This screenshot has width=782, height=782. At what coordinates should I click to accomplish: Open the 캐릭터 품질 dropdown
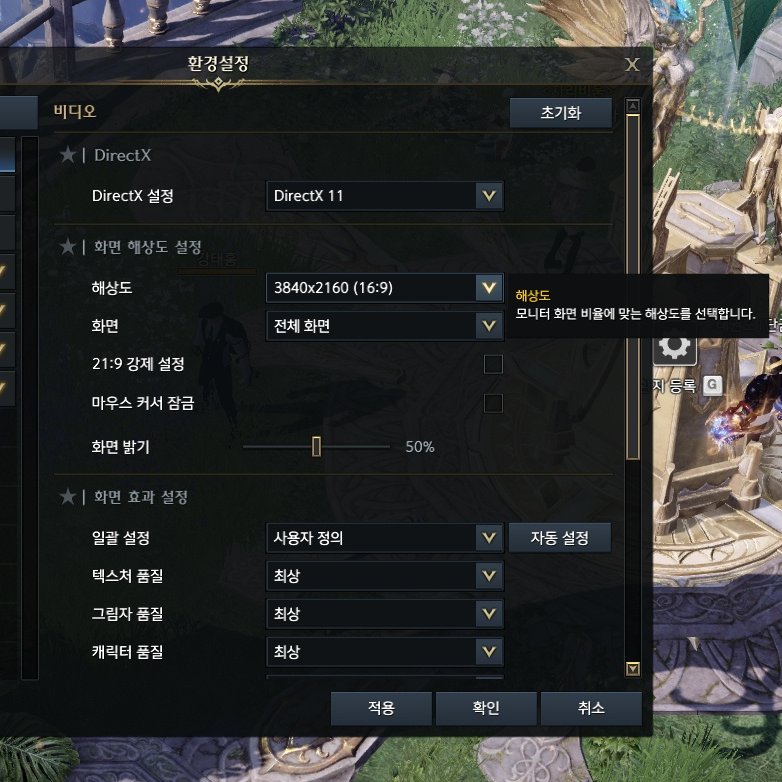385,652
